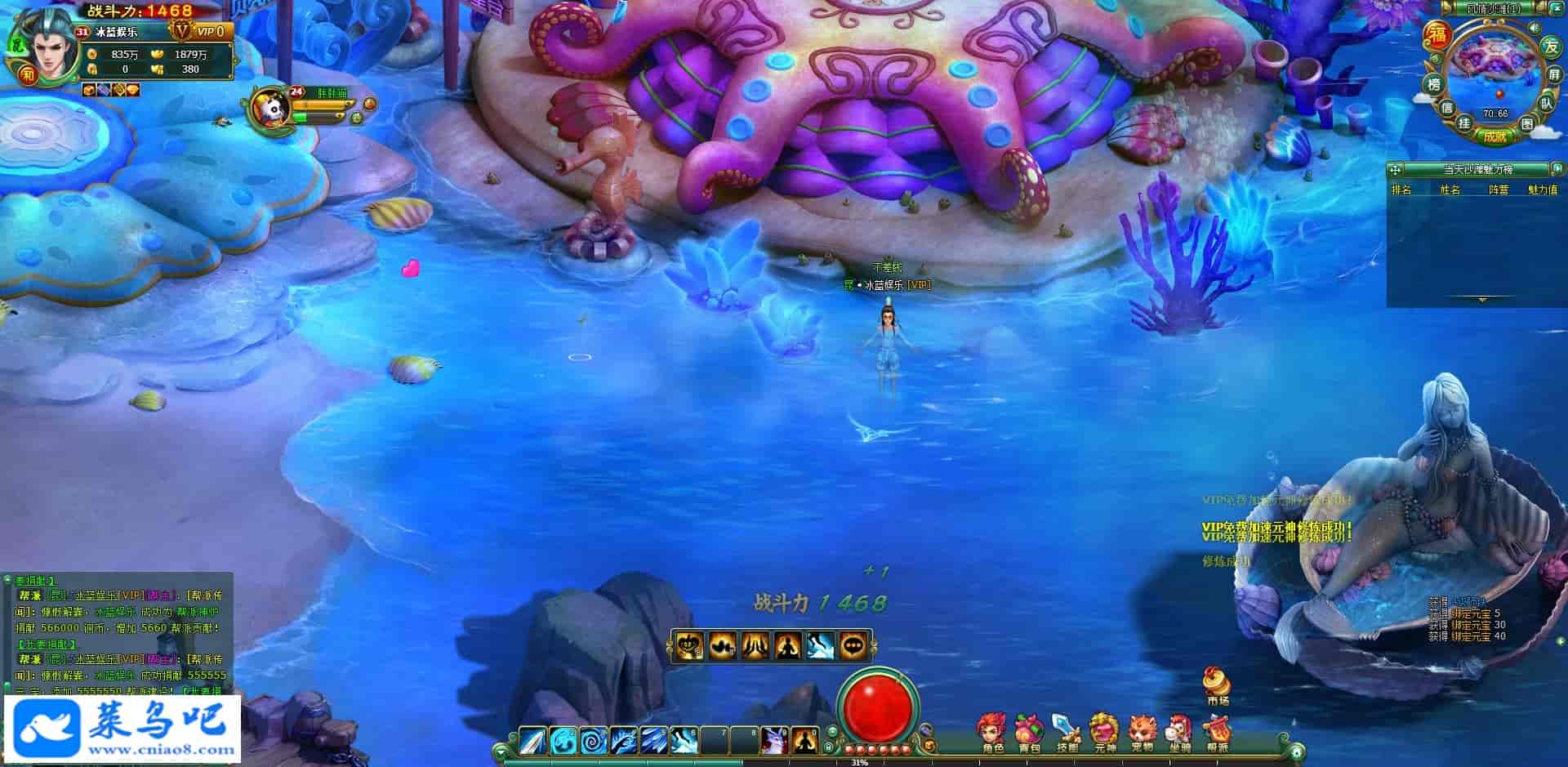This screenshot has width=1568, height=767.
Task: Click the speech bubble emote icon
Action: click(853, 646)
